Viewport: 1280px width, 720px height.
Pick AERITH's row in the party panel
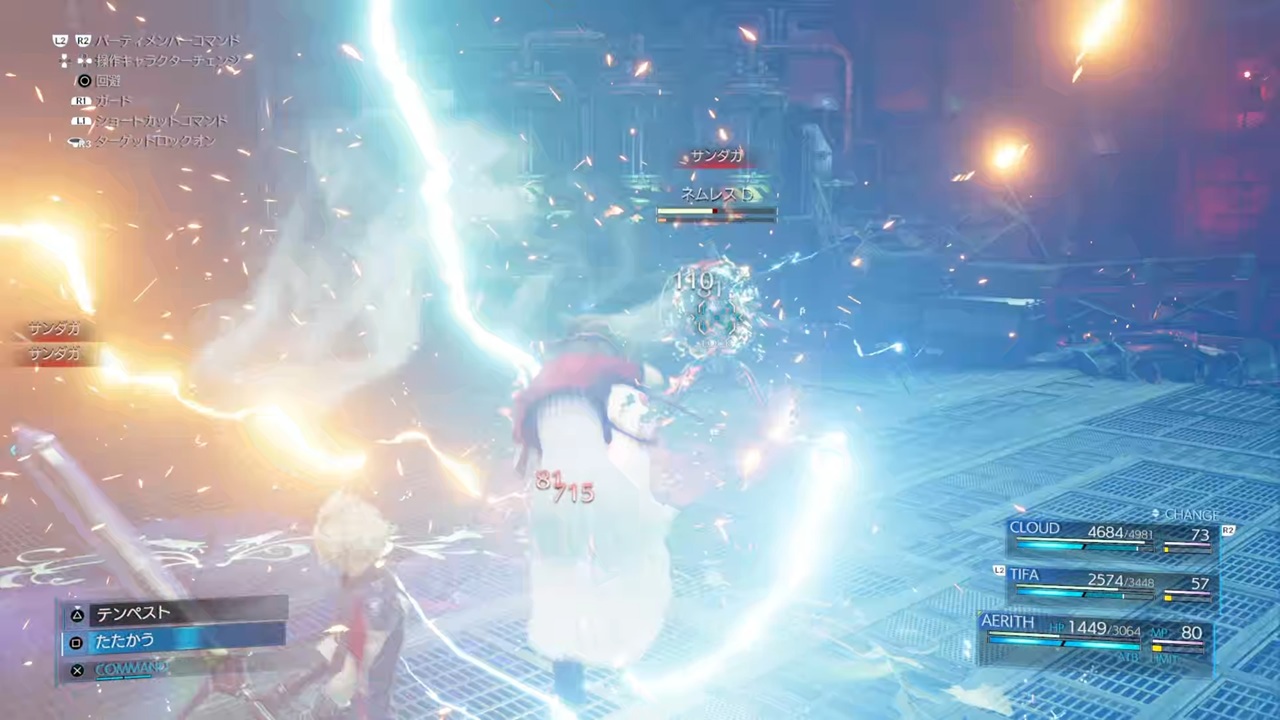1095,636
